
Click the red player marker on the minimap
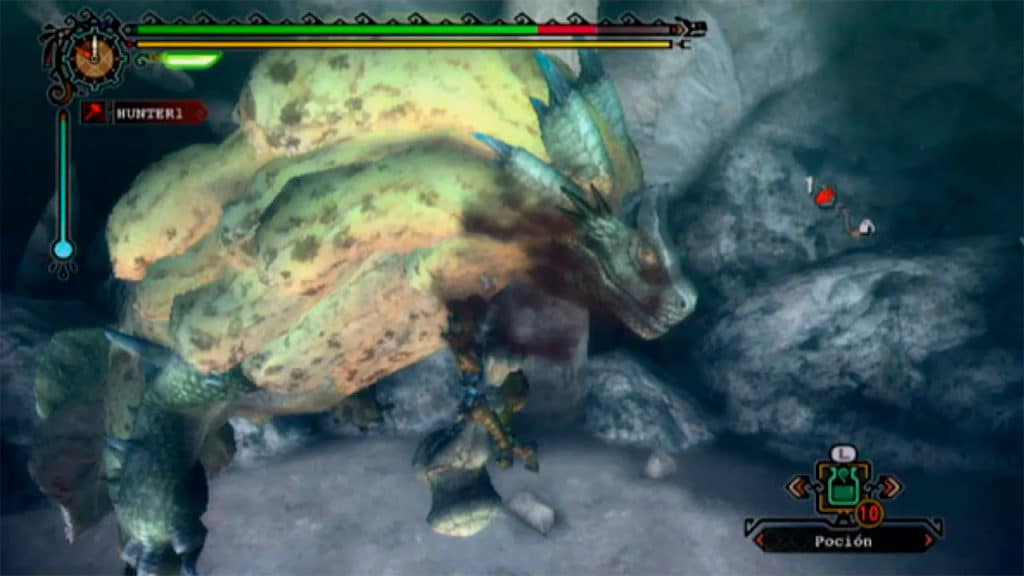point(825,197)
